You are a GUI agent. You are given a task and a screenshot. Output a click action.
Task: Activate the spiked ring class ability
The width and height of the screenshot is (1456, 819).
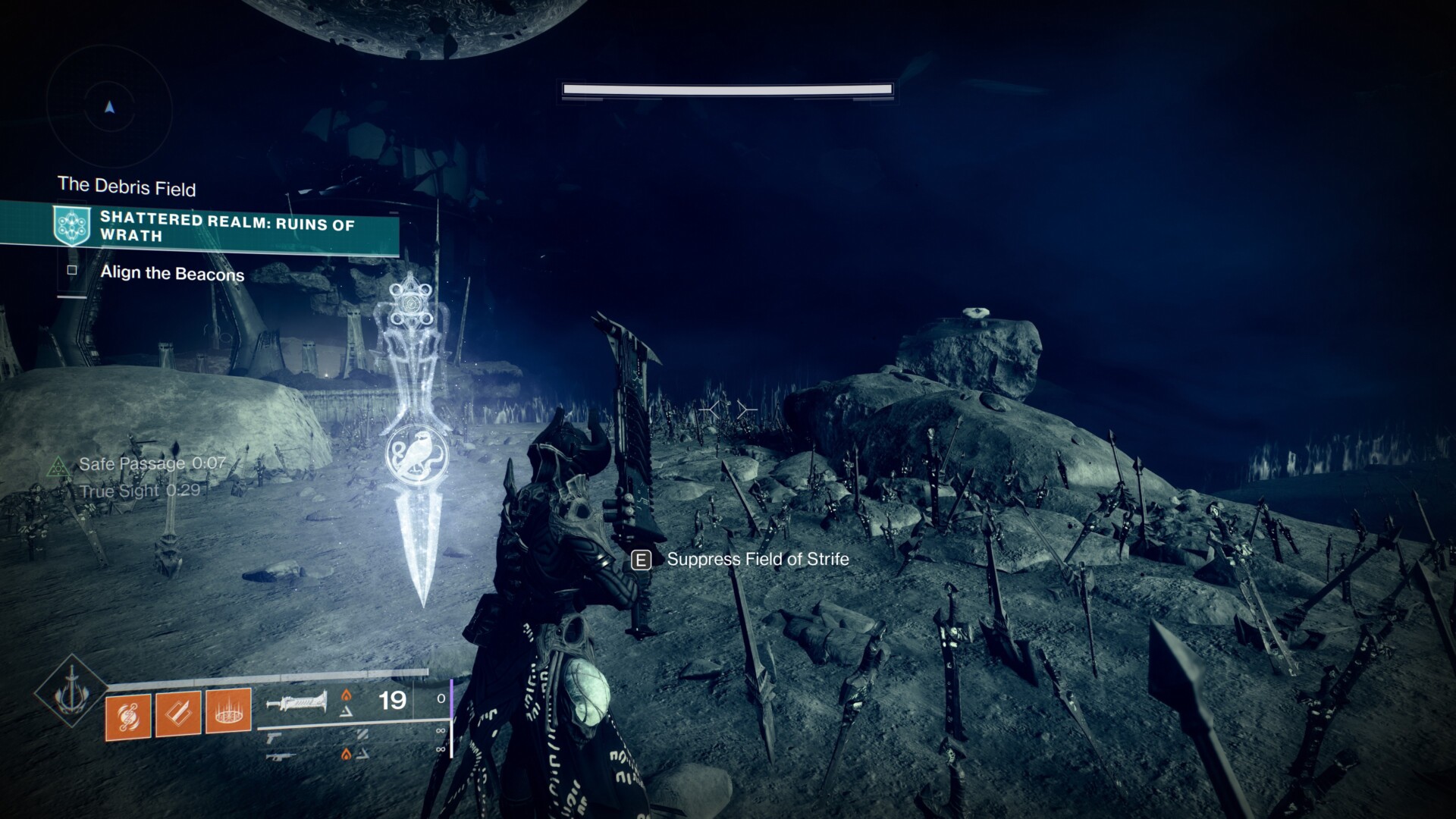pos(228,712)
